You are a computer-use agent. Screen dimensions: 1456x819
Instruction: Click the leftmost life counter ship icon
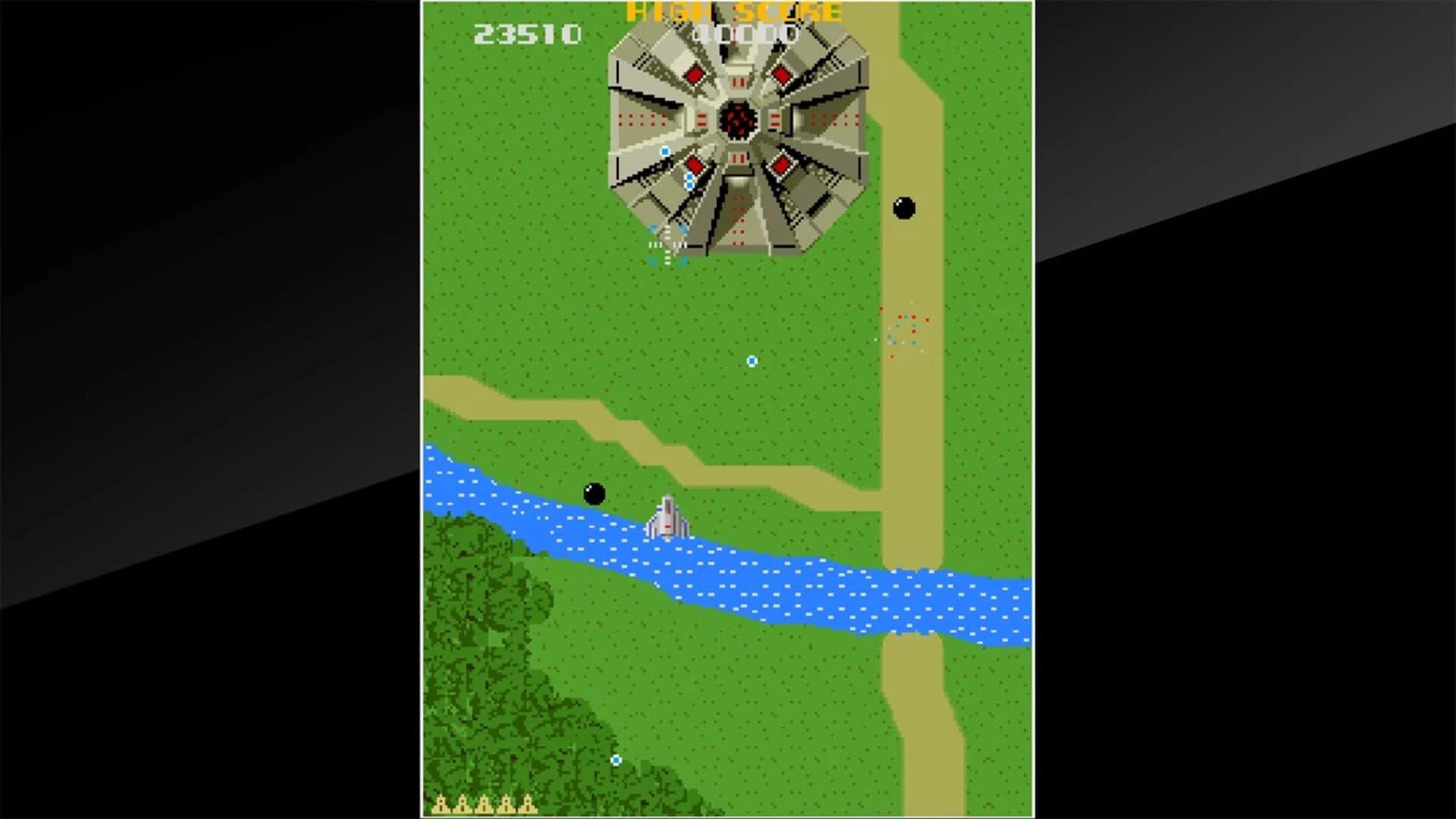coord(440,805)
